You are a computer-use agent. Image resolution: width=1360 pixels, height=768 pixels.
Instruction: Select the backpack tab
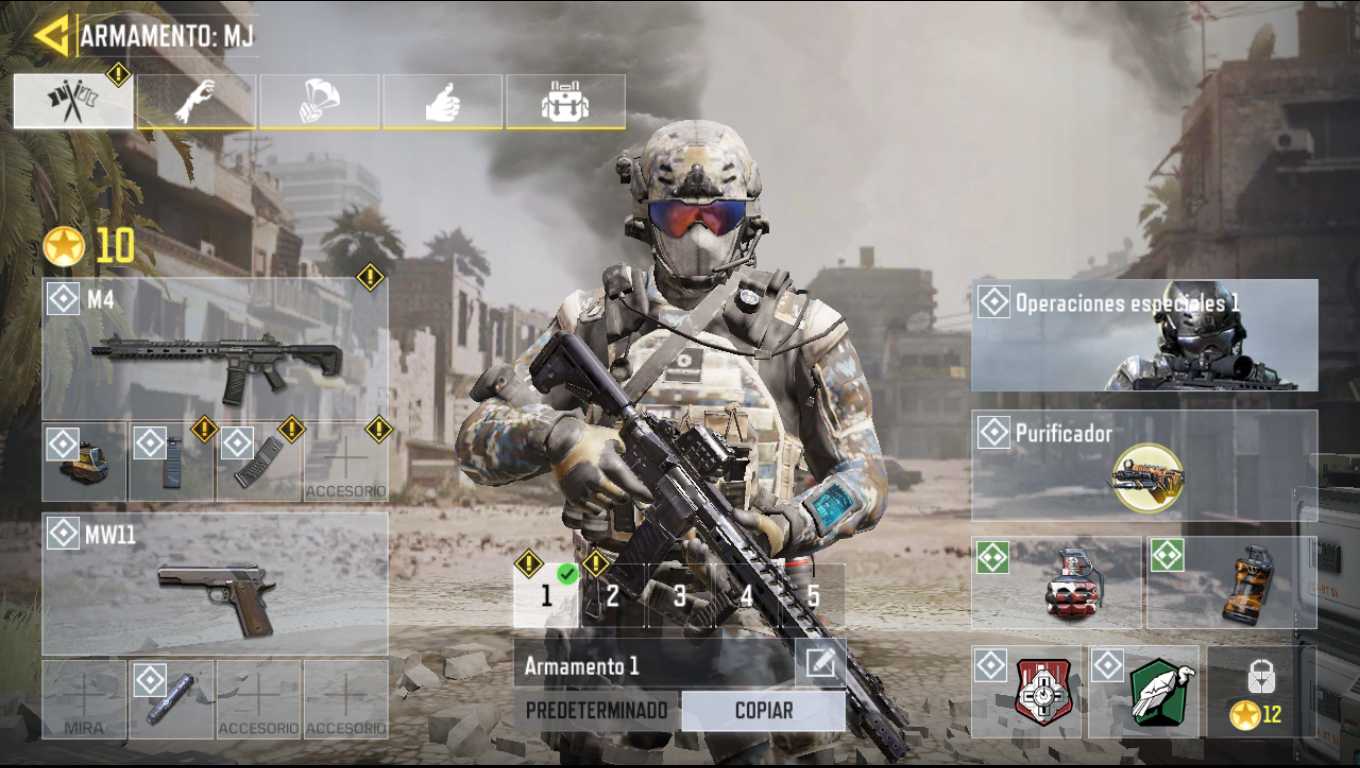pyautogui.click(x=565, y=102)
